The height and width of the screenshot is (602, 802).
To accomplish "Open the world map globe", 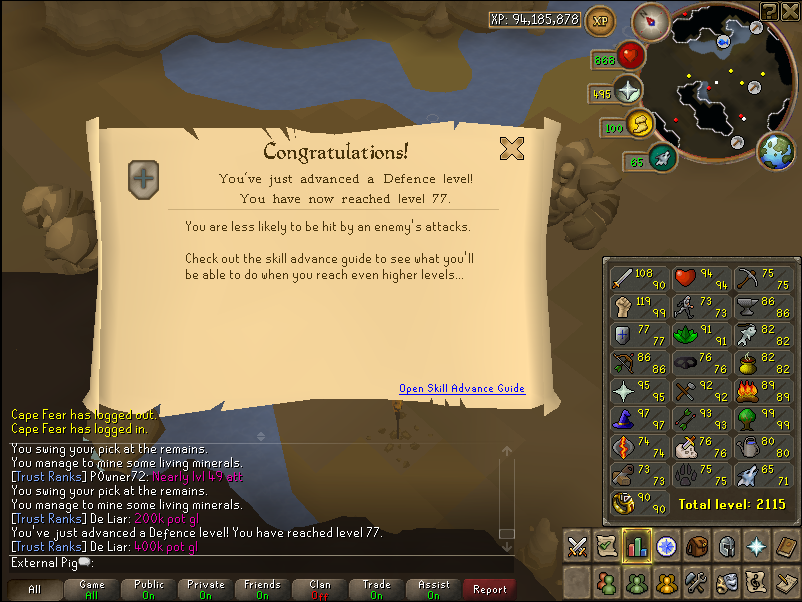I will point(777,152).
